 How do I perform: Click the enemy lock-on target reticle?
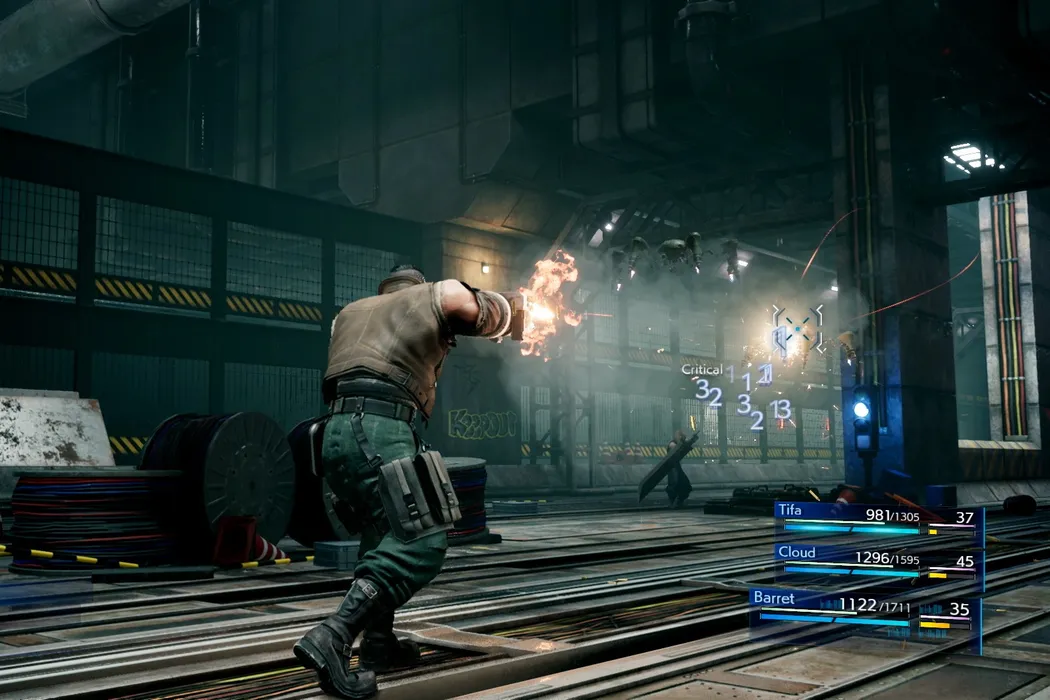tap(798, 328)
